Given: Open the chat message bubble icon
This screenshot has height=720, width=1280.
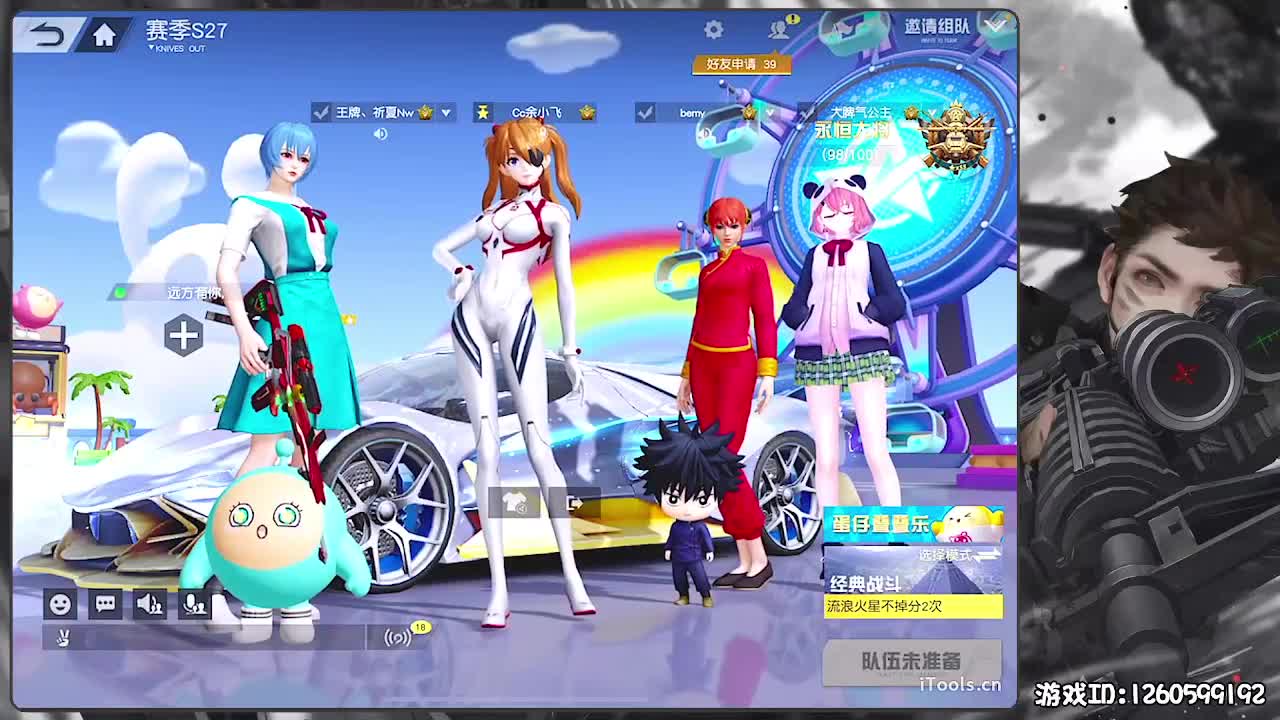Looking at the screenshot, I should (105, 602).
